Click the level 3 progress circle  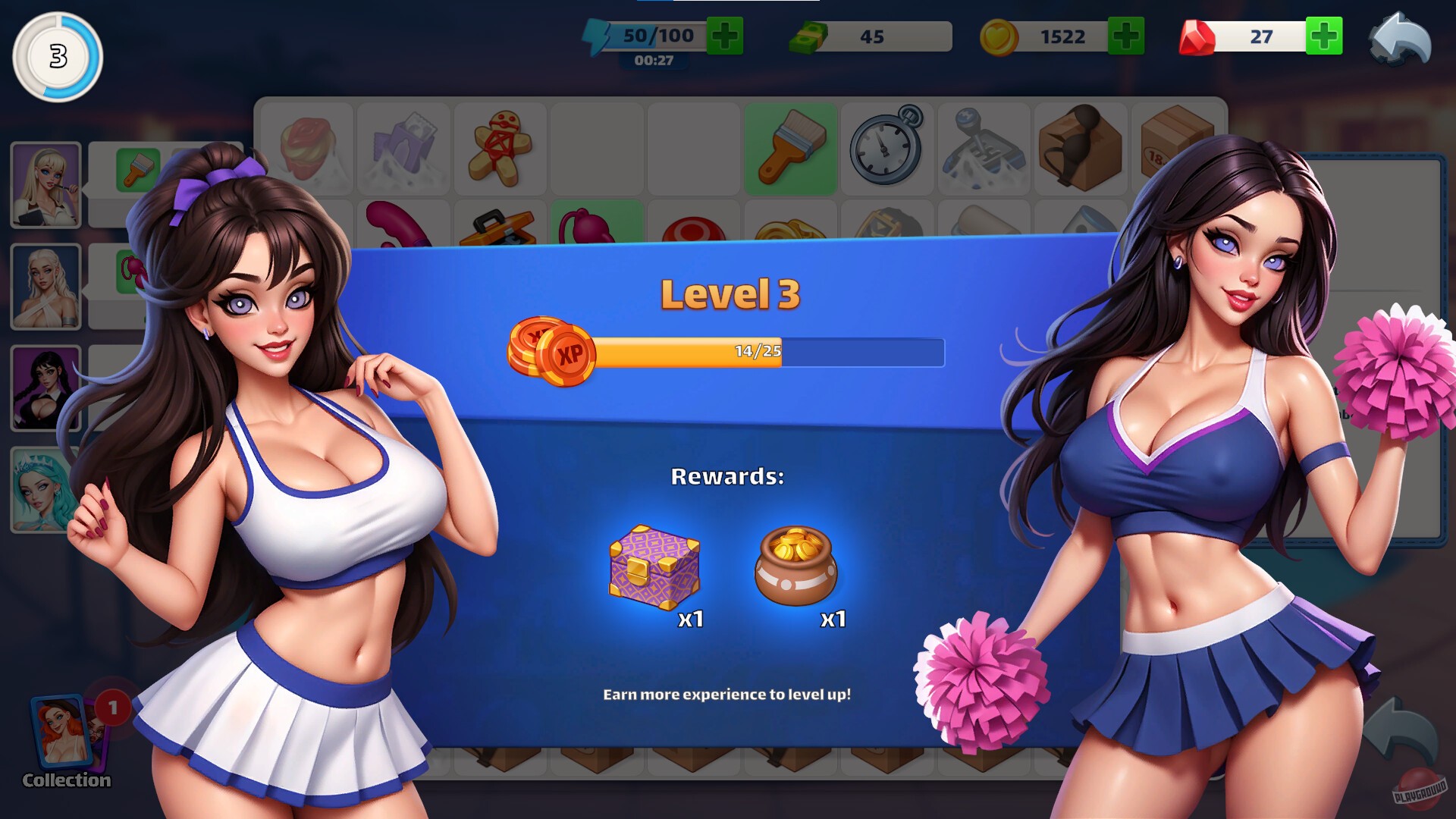tap(57, 58)
